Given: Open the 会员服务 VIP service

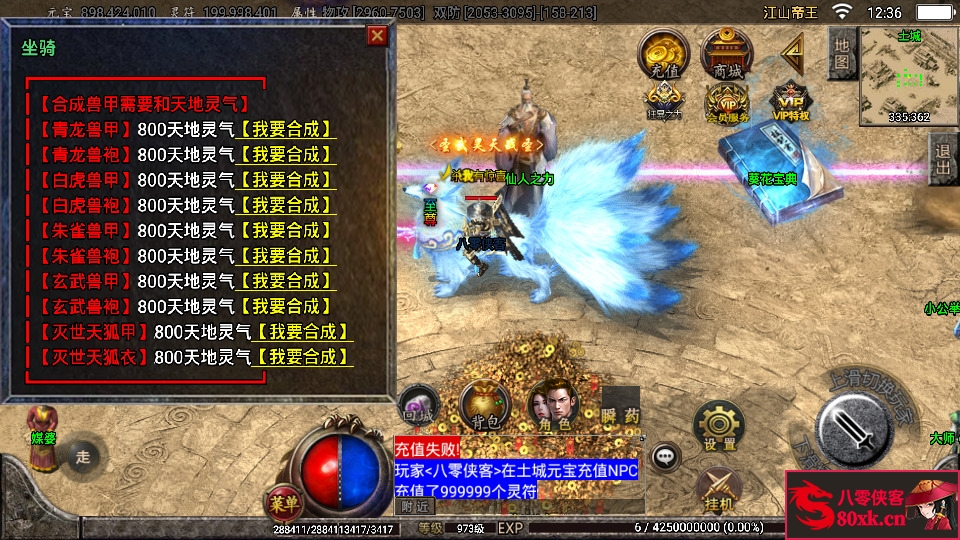Looking at the screenshot, I should pos(727,102).
